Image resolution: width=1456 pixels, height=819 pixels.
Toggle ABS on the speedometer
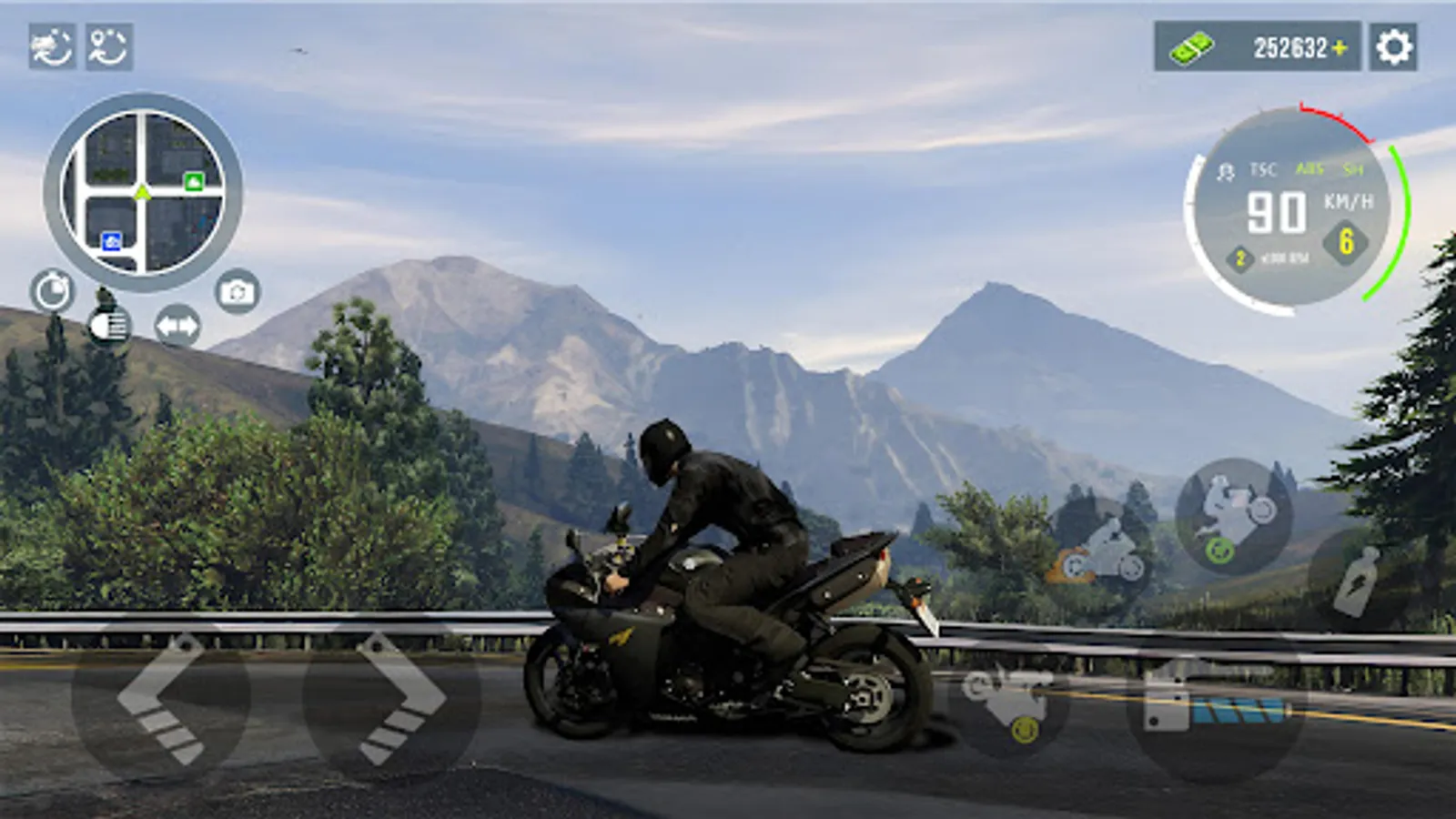point(1310,170)
